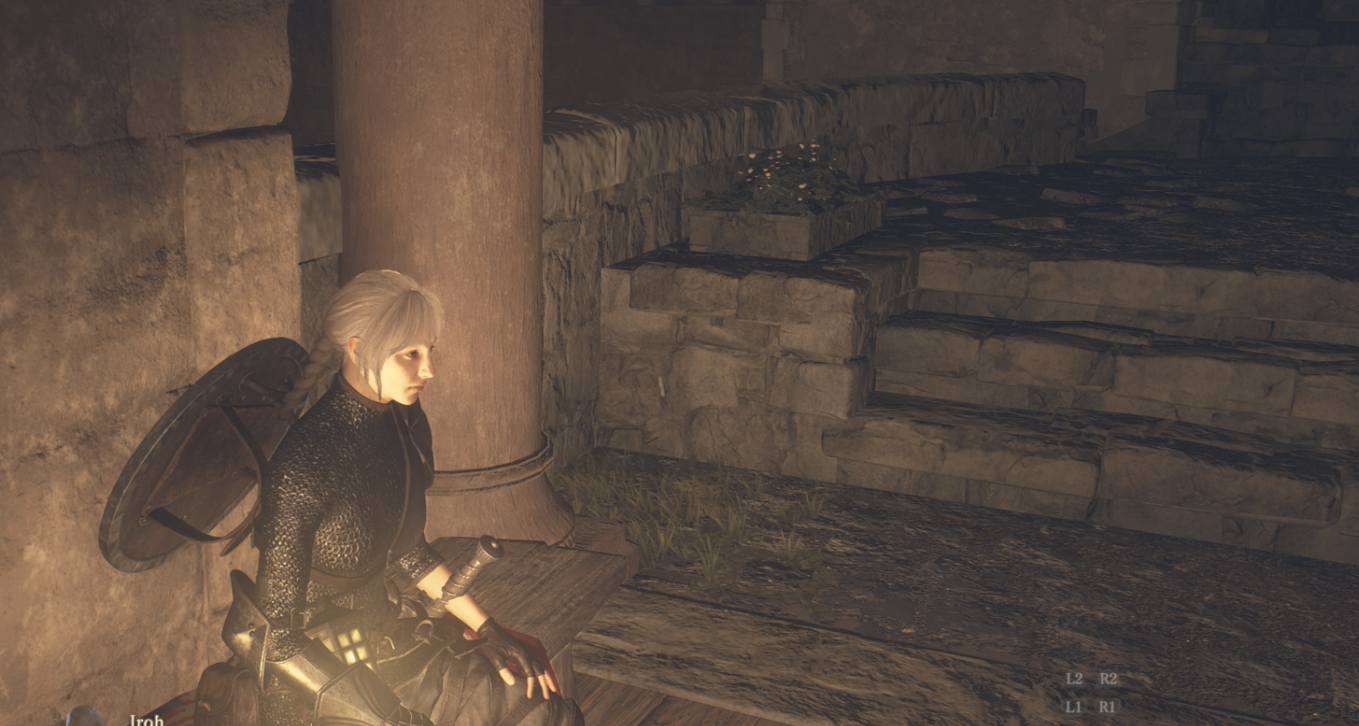Select the R1 bumper prompt icon

click(x=1107, y=705)
